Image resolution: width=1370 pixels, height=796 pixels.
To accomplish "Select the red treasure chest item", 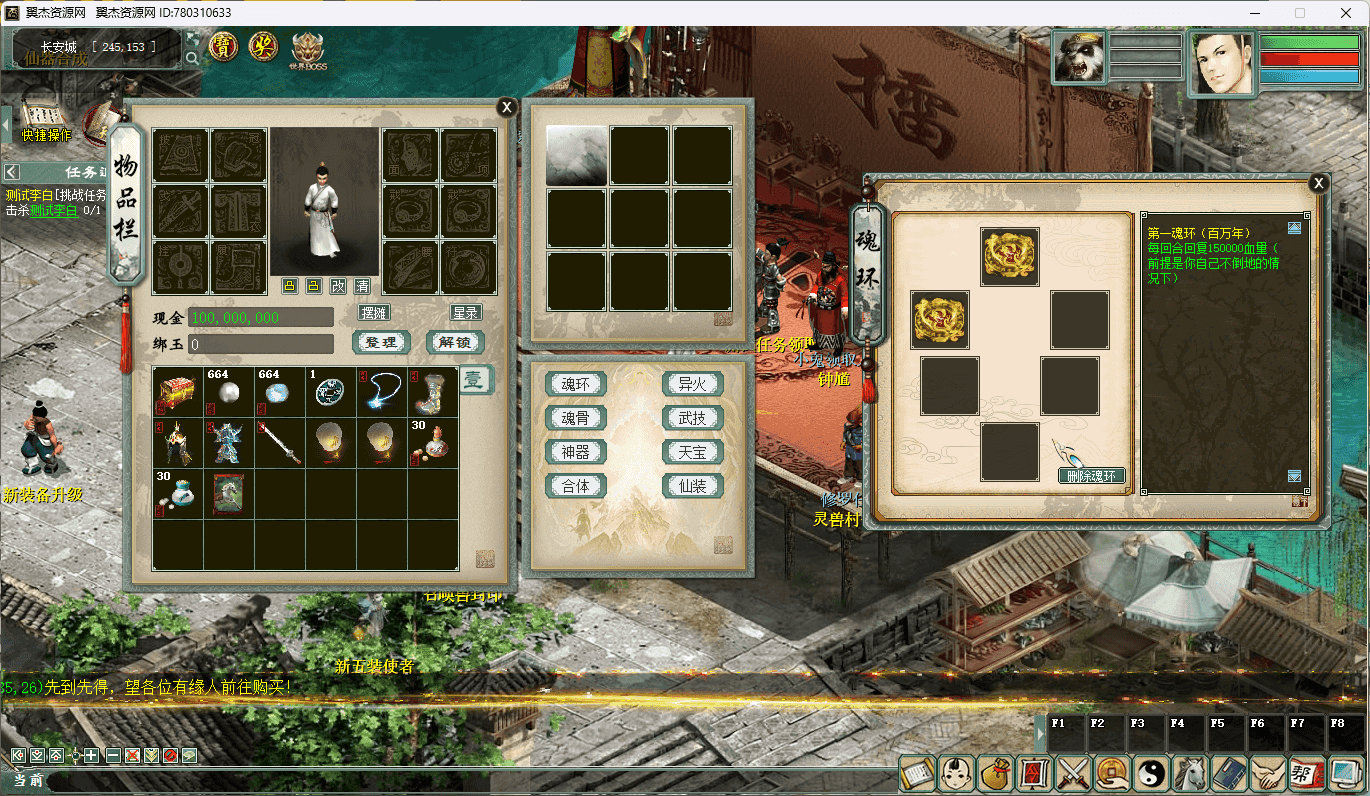I will point(178,391).
